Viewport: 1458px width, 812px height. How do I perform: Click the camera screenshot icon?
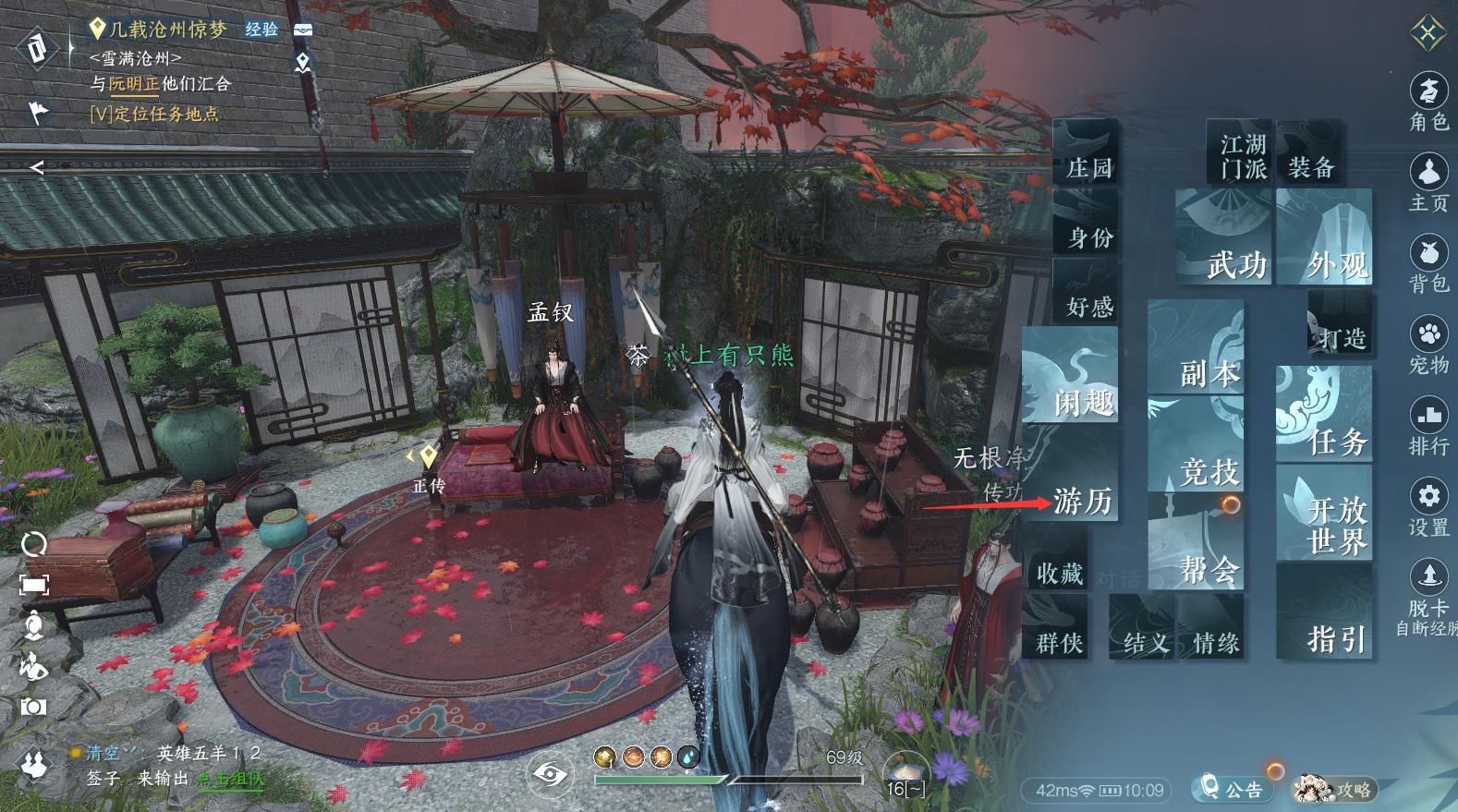pyautogui.click(x=33, y=707)
